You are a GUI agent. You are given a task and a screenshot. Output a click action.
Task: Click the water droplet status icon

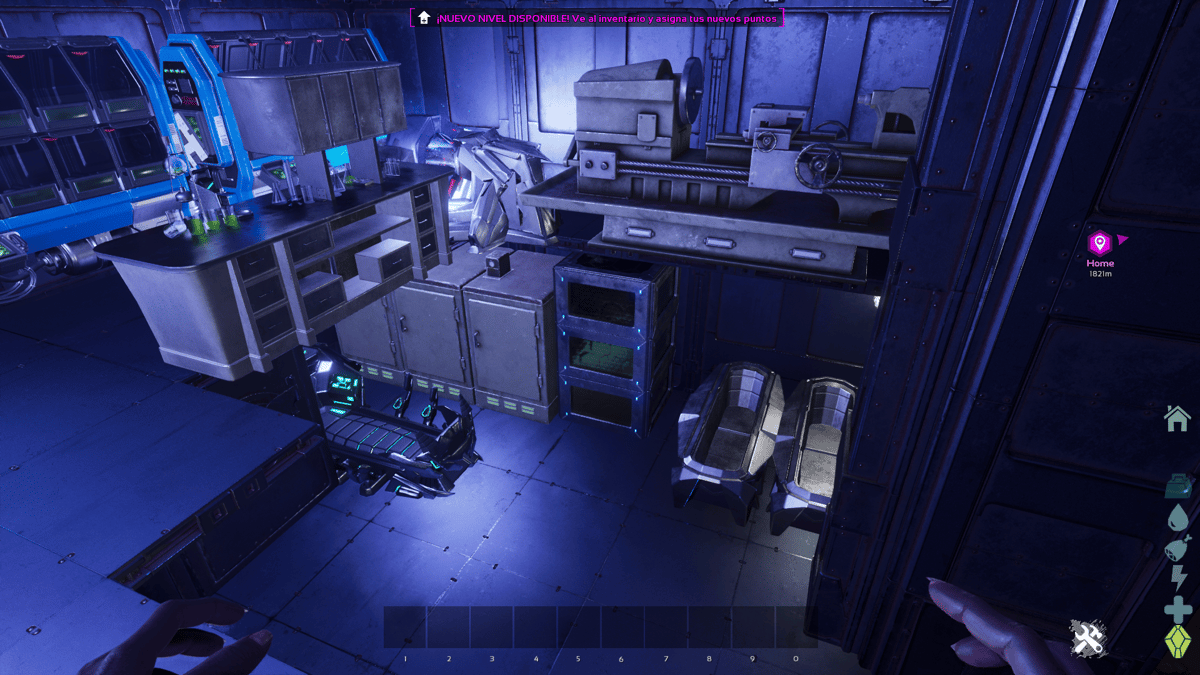point(1177,517)
